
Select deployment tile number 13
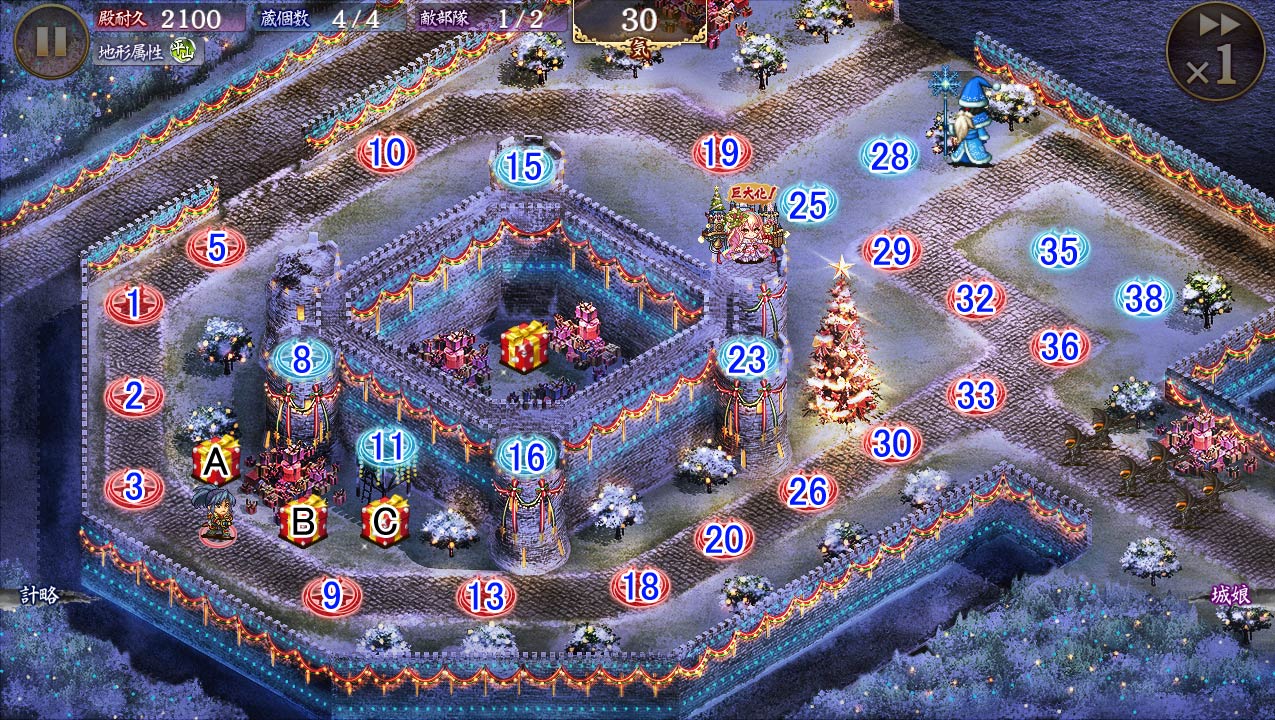(486, 597)
